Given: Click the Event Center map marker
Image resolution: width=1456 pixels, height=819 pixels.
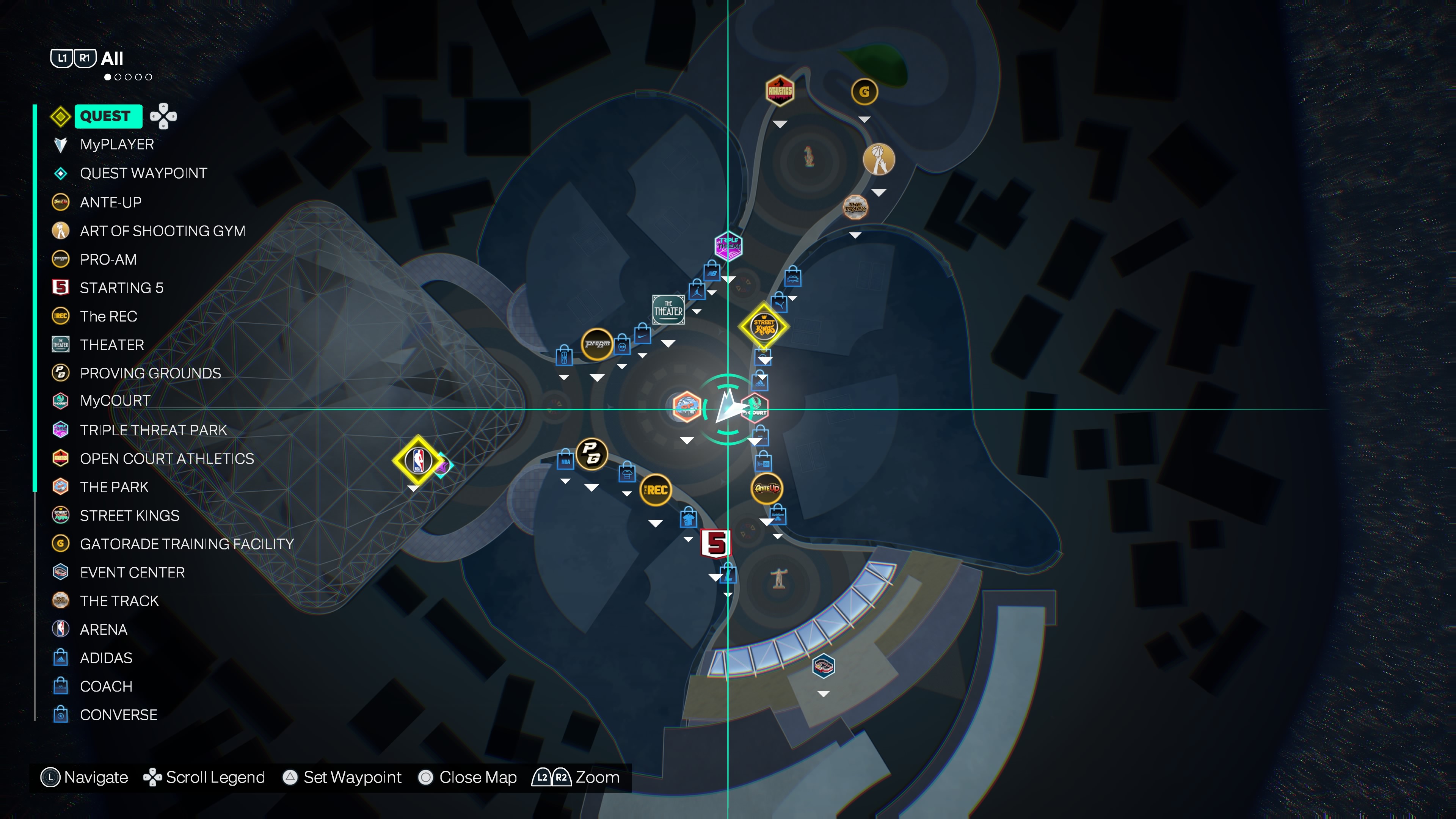Looking at the screenshot, I should (x=824, y=666).
